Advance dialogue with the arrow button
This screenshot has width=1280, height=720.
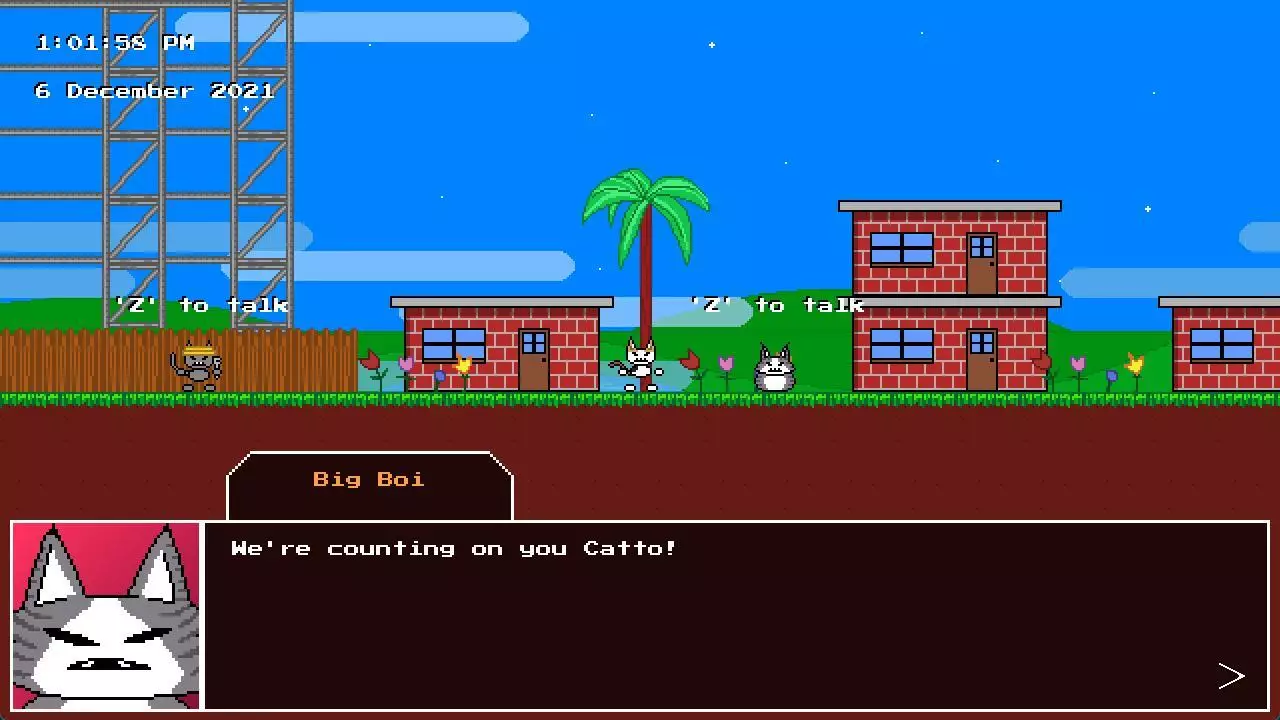1231,675
